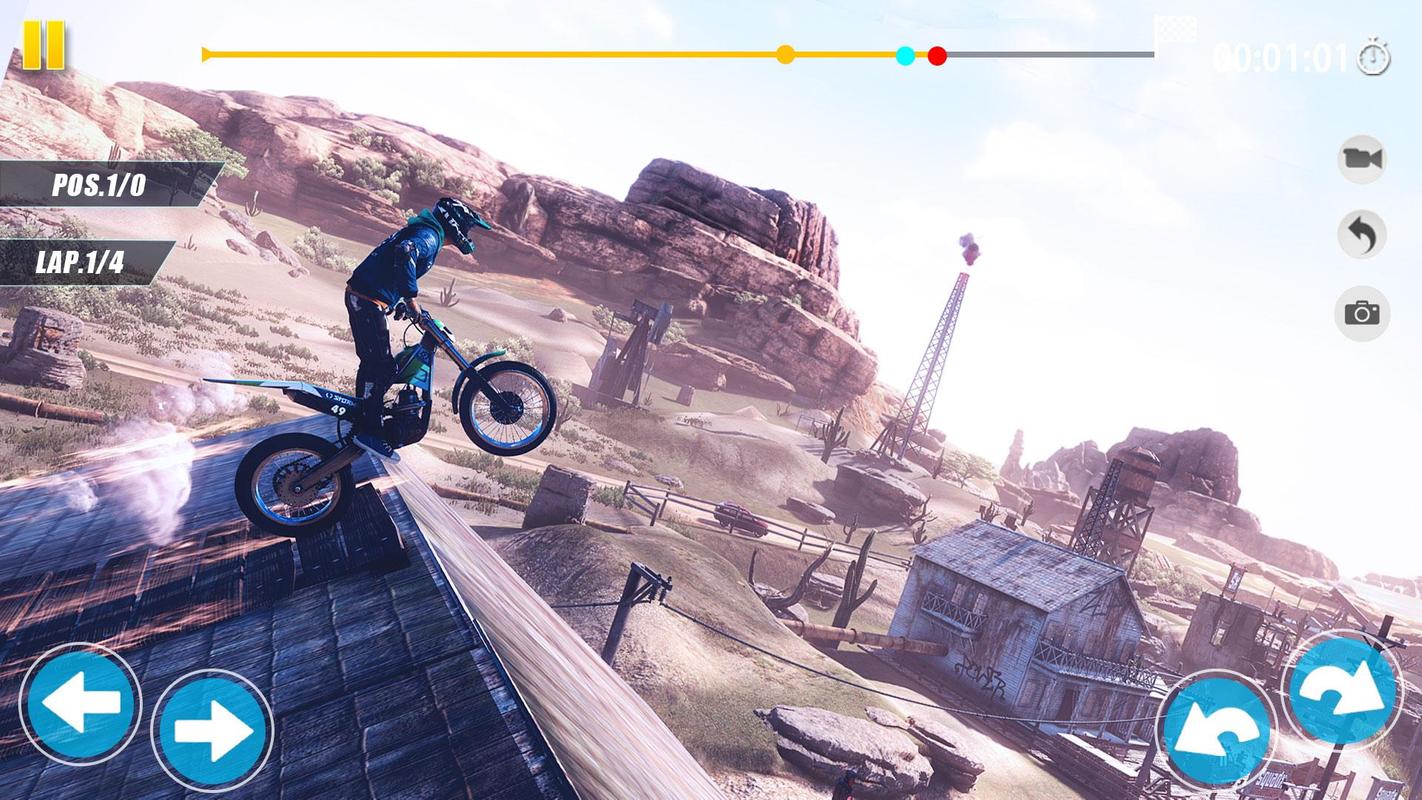The height and width of the screenshot is (800, 1422).
Task: Tap the left arrow control button
Action: (80, 704)
